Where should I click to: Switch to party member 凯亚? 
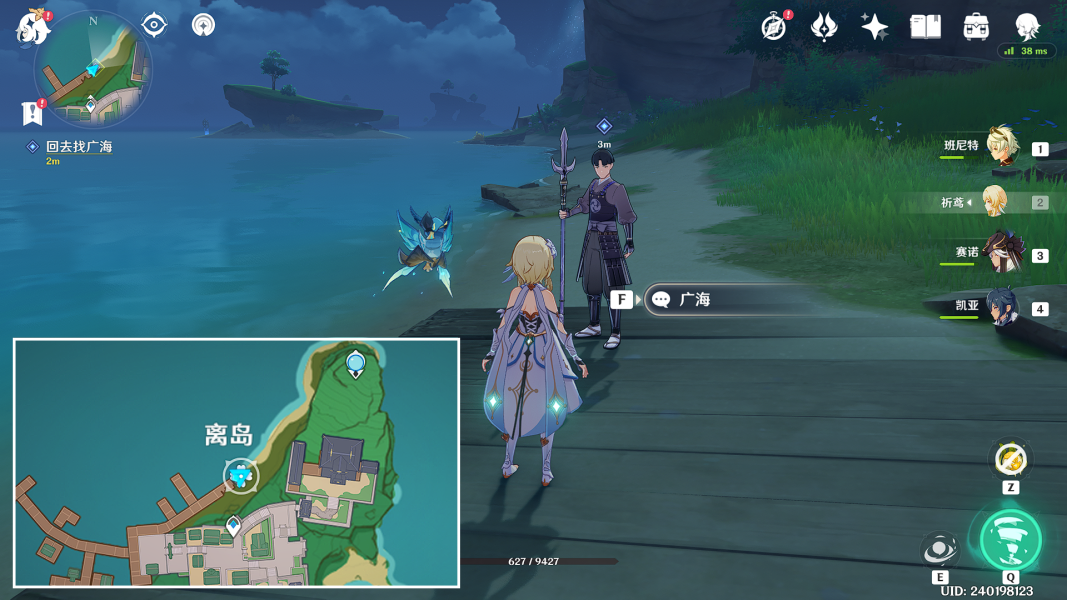tap(1000, 307)
